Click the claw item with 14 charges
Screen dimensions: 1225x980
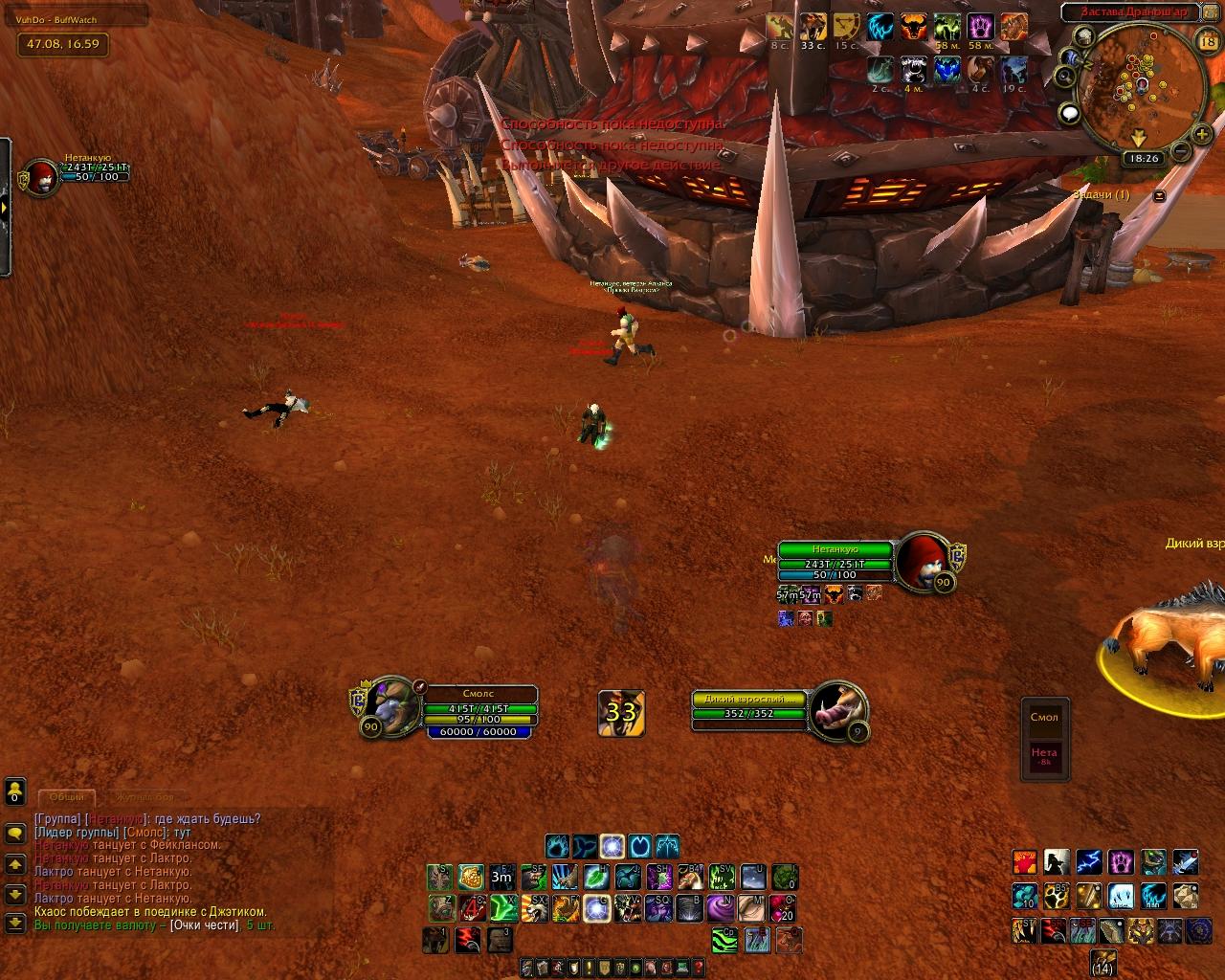tap(1102, 961)
